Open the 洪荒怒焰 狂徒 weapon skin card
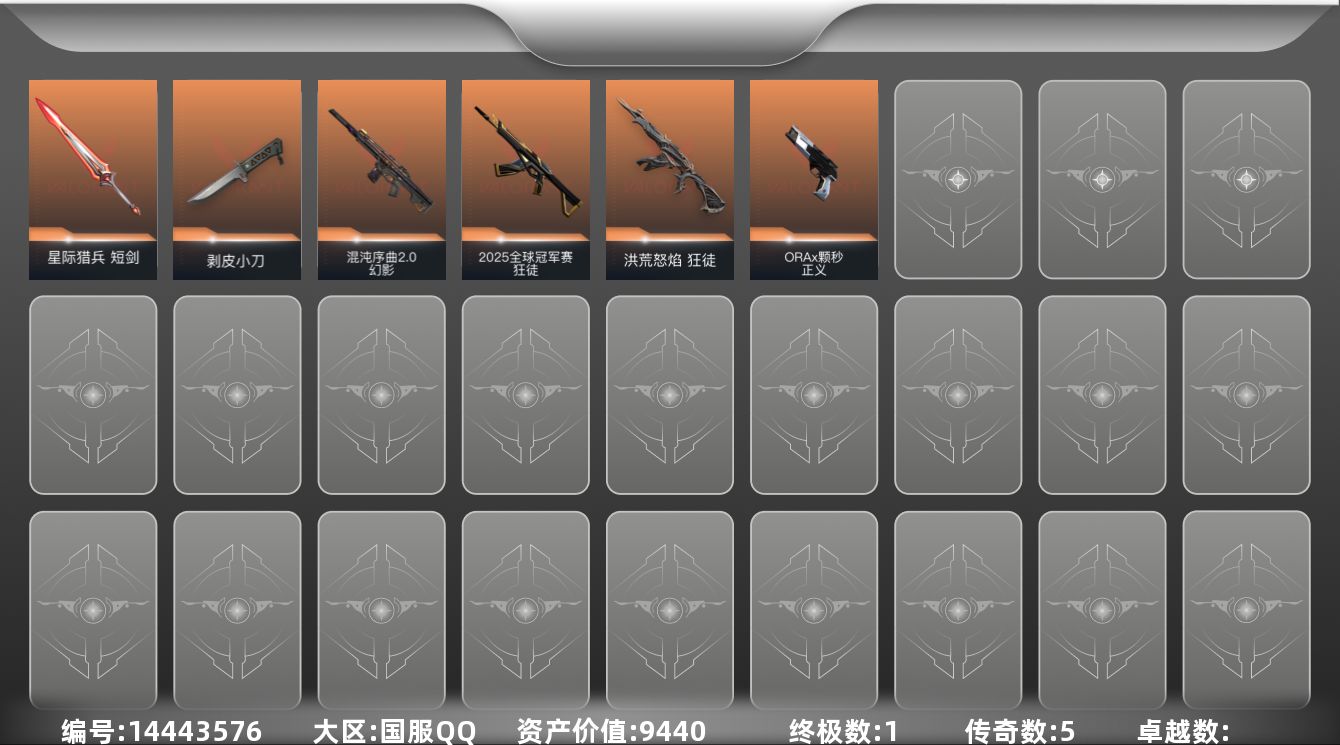 [x=669, y=178]
